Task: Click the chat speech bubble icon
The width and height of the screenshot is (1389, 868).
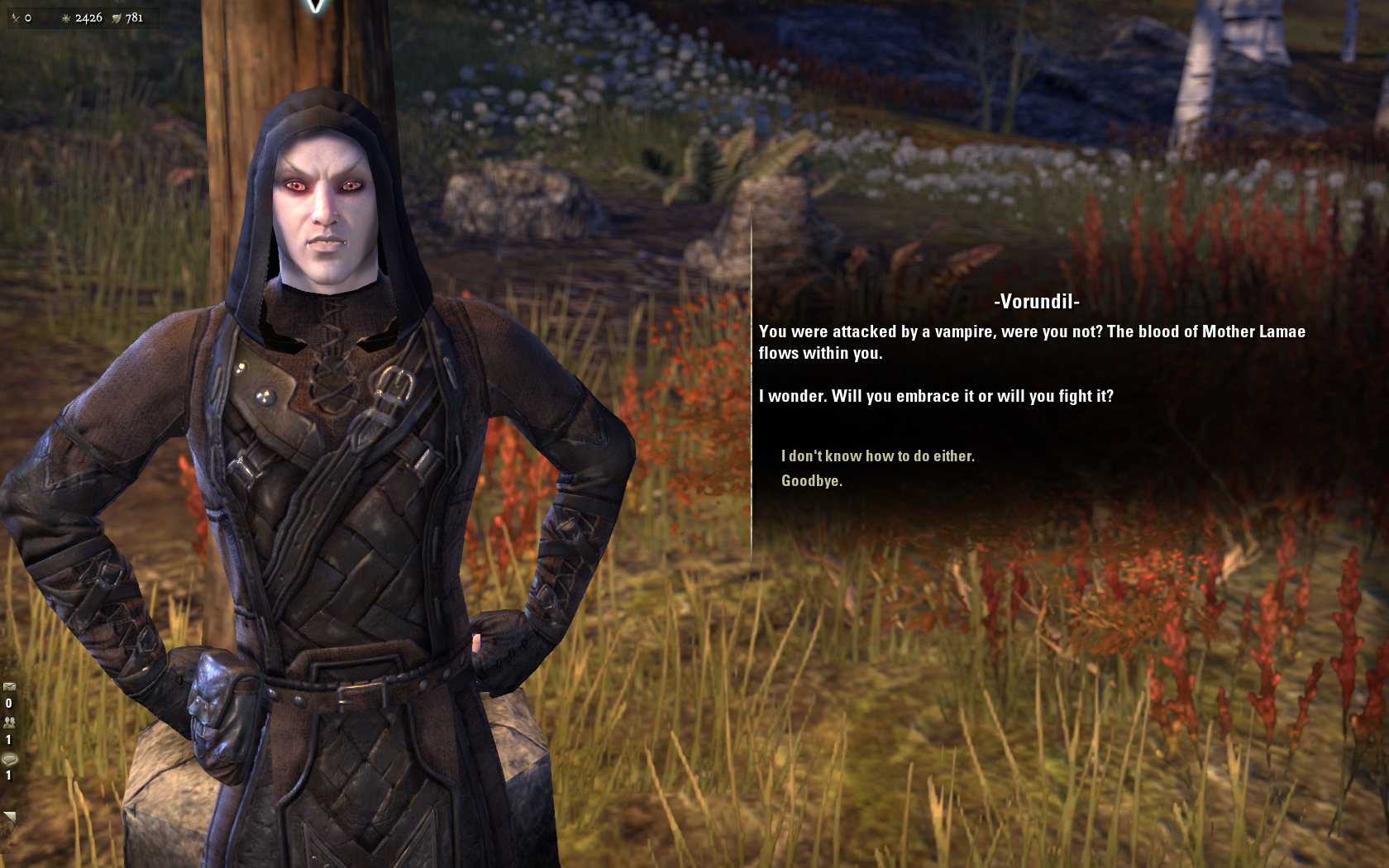Action: coord(9,759)
